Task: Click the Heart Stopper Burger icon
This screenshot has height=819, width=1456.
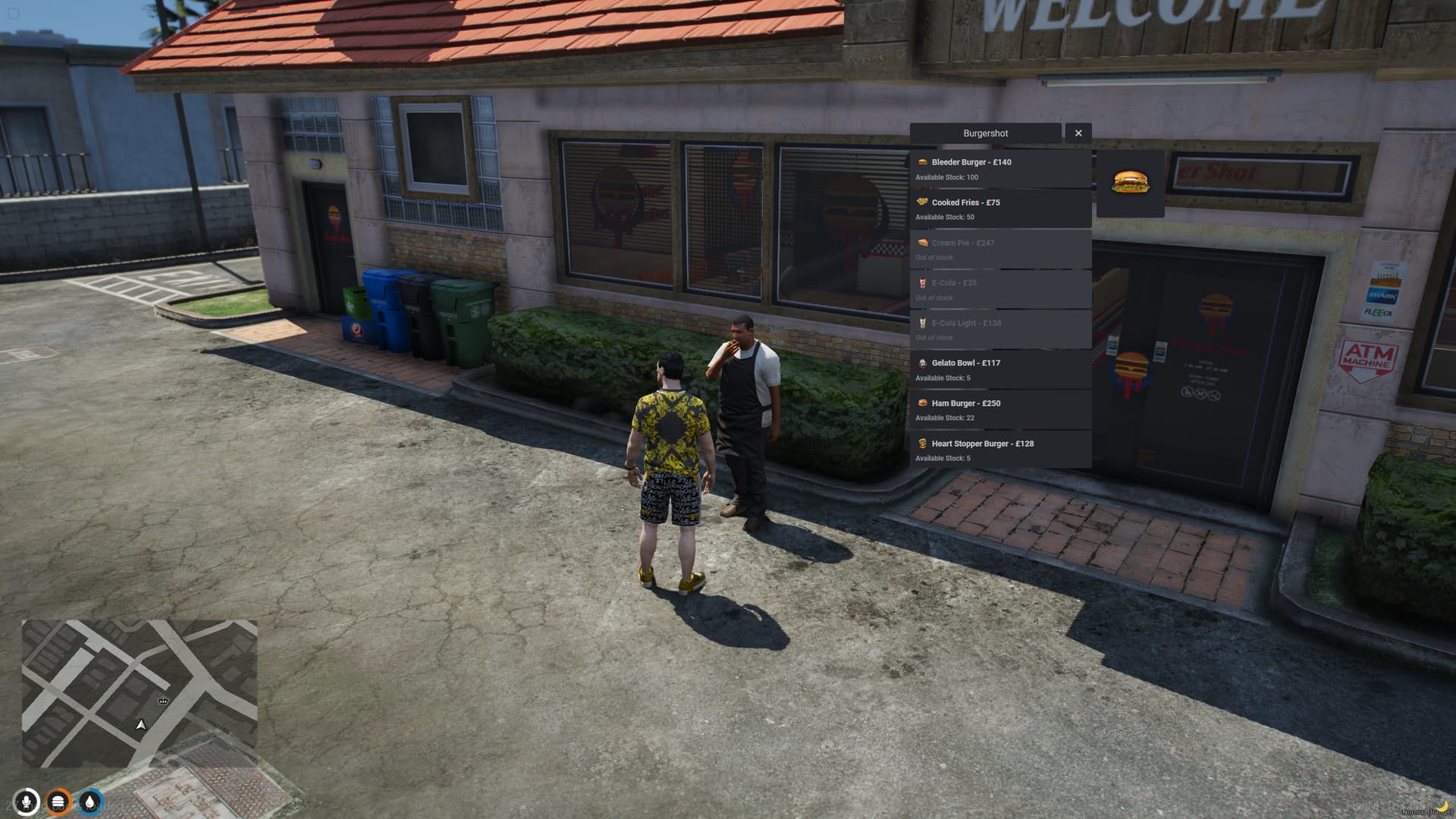Action: (x=922, y=444)
